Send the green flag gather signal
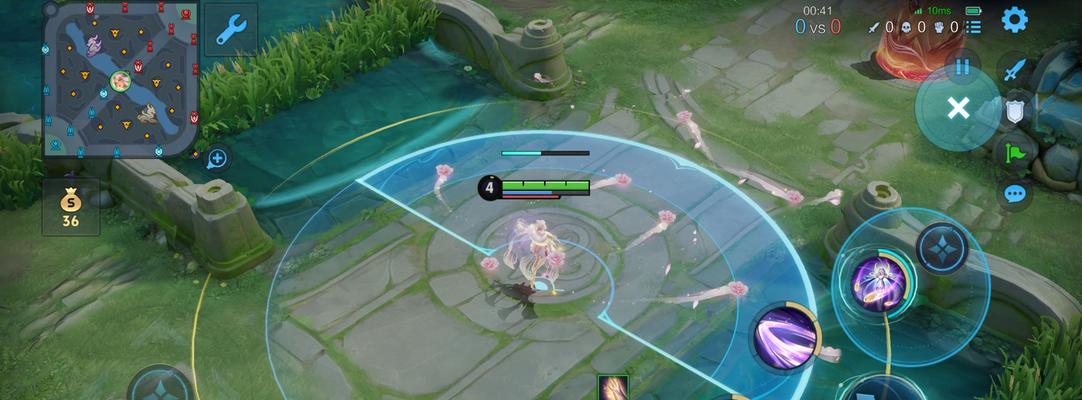This screenshot has height=400, width=1082. click(1015, 153)
